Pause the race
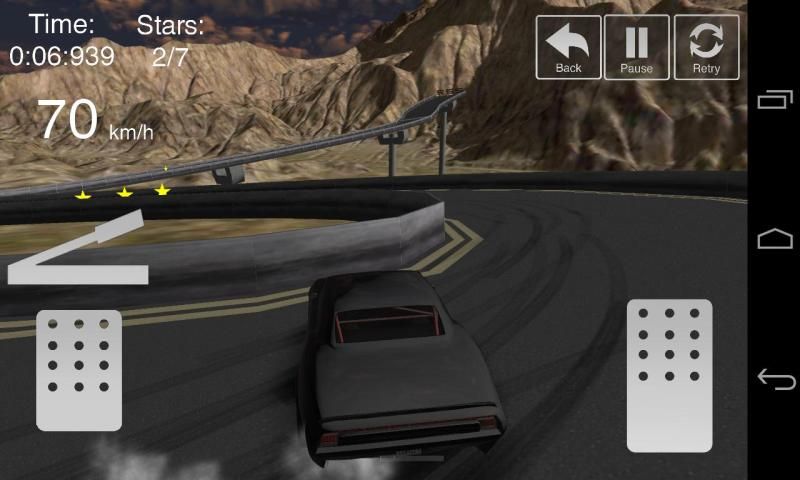Screen dimensions: 800x480 [637, 47]
